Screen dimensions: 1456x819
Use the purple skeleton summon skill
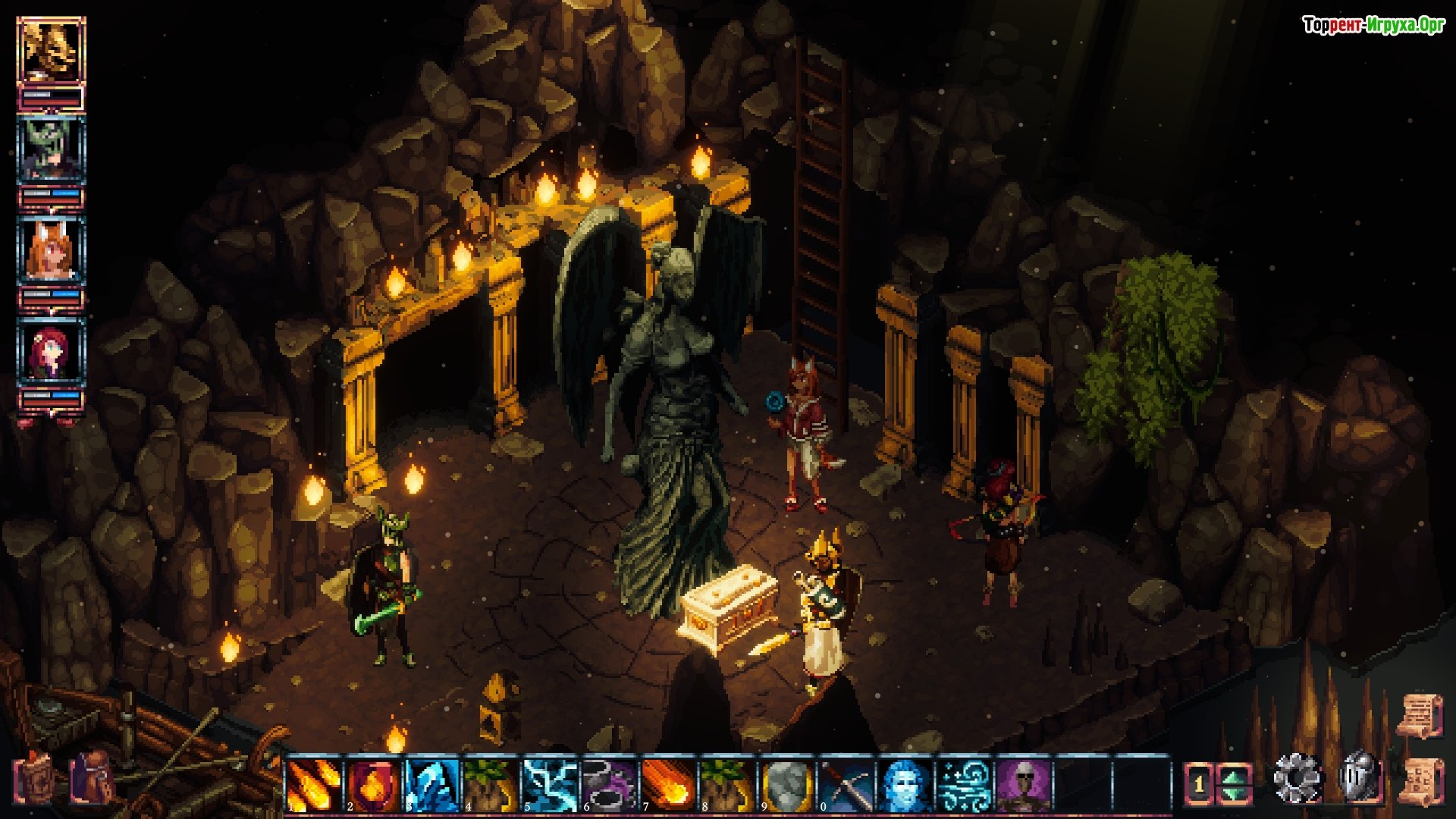(1023, 784)
